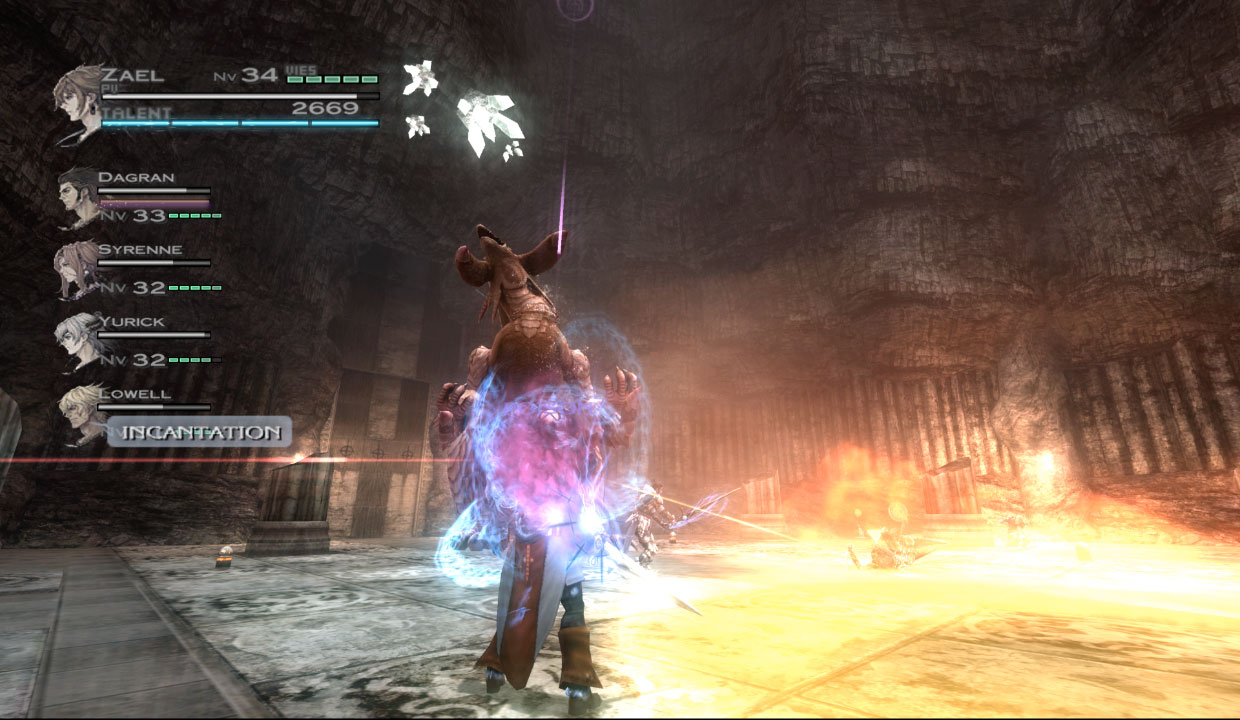Select Zael's character portrait
Viewport: 1240px width, 720px height.
[81, 103]
